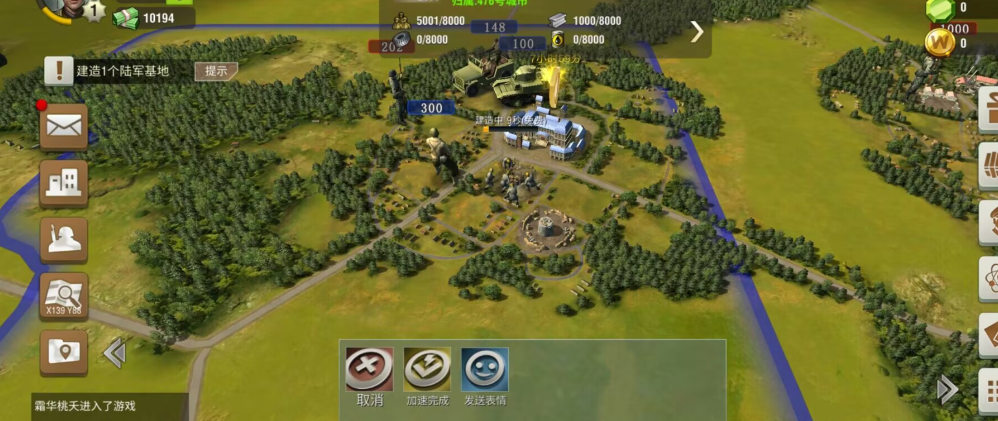Open the map location pin icon
The height and width of the screenshot is (421, 998).
(64, 352)
